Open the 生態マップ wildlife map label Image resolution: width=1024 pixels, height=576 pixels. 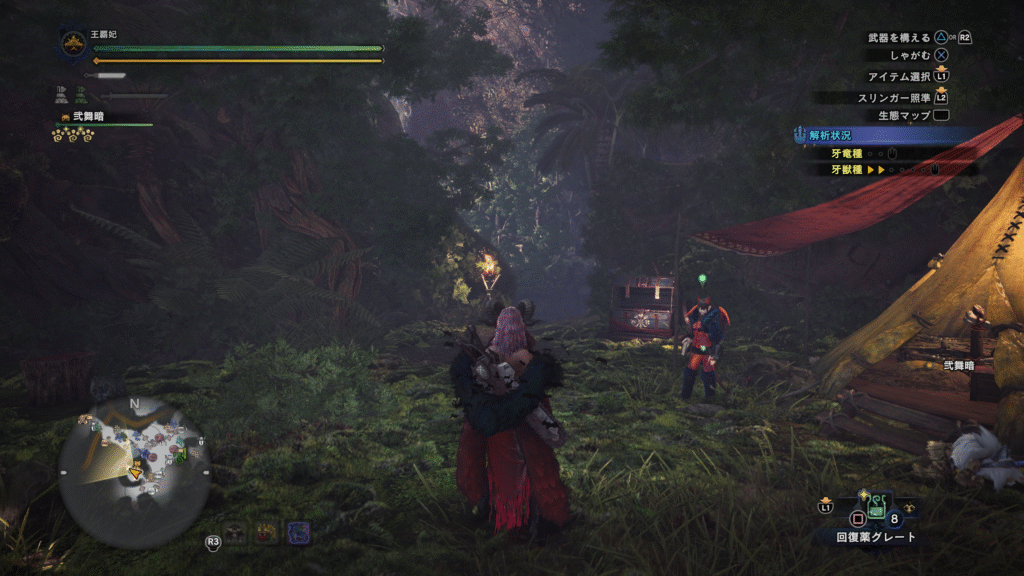click(904, 116)
